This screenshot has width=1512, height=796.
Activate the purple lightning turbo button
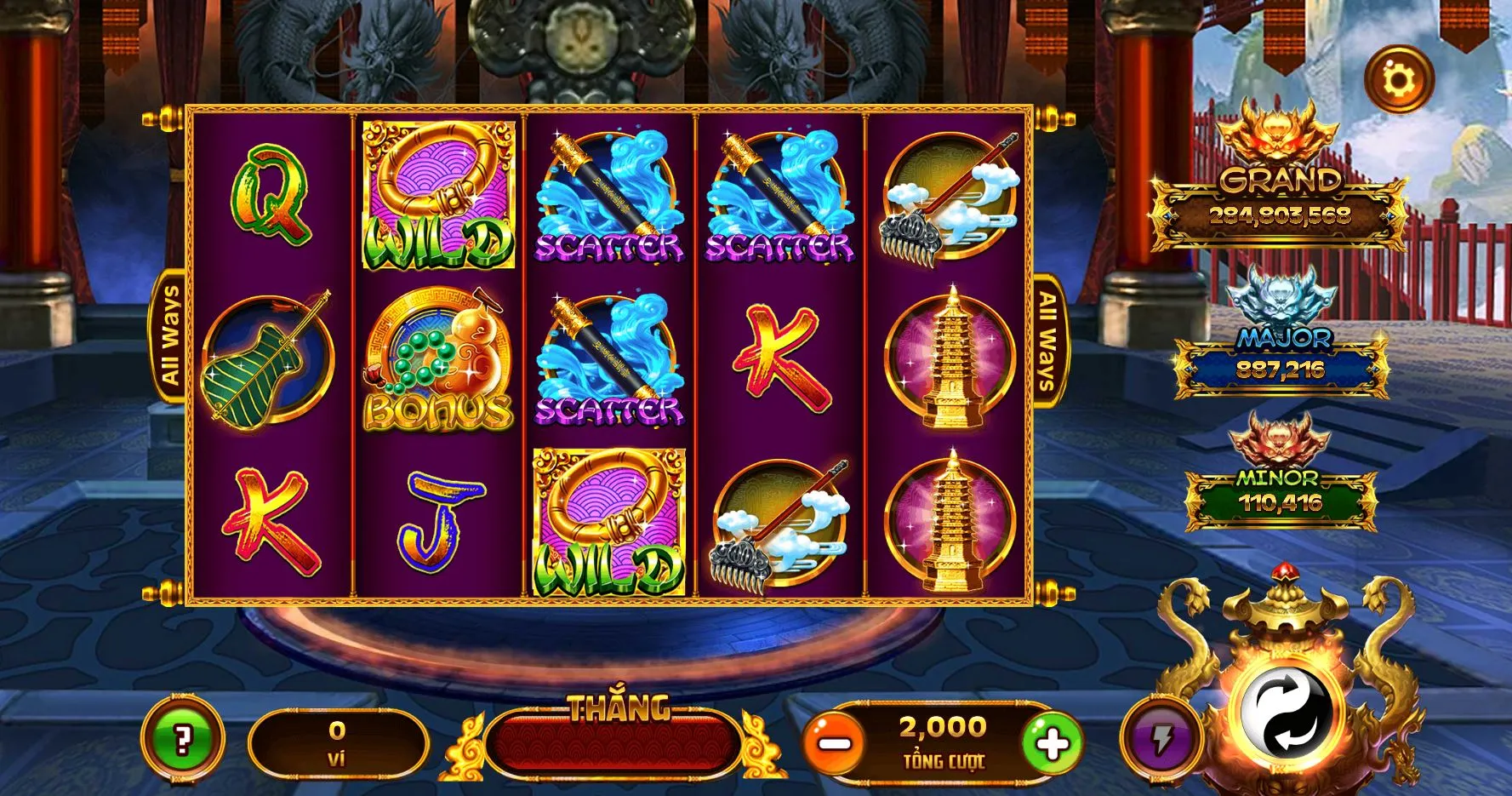pyautogui.click(x=1161, y=739)
